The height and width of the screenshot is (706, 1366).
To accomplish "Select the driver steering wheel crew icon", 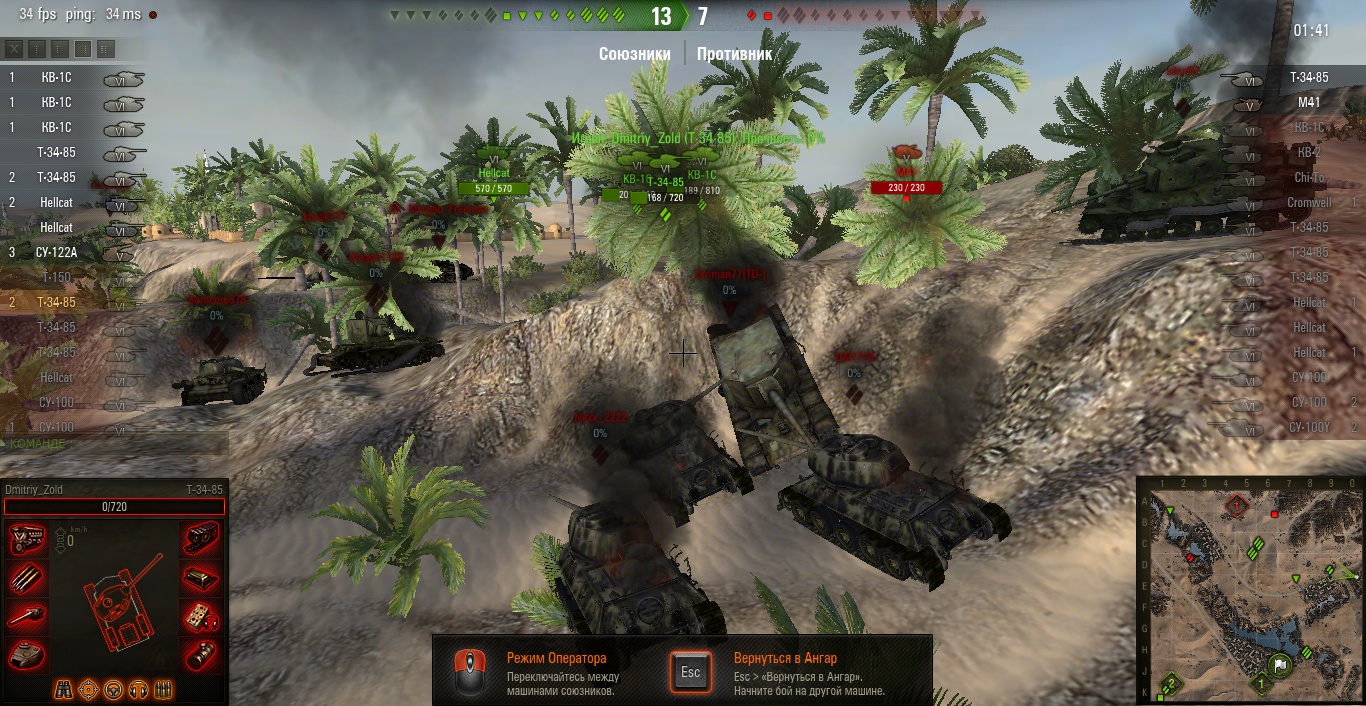I will click(114, 689).
